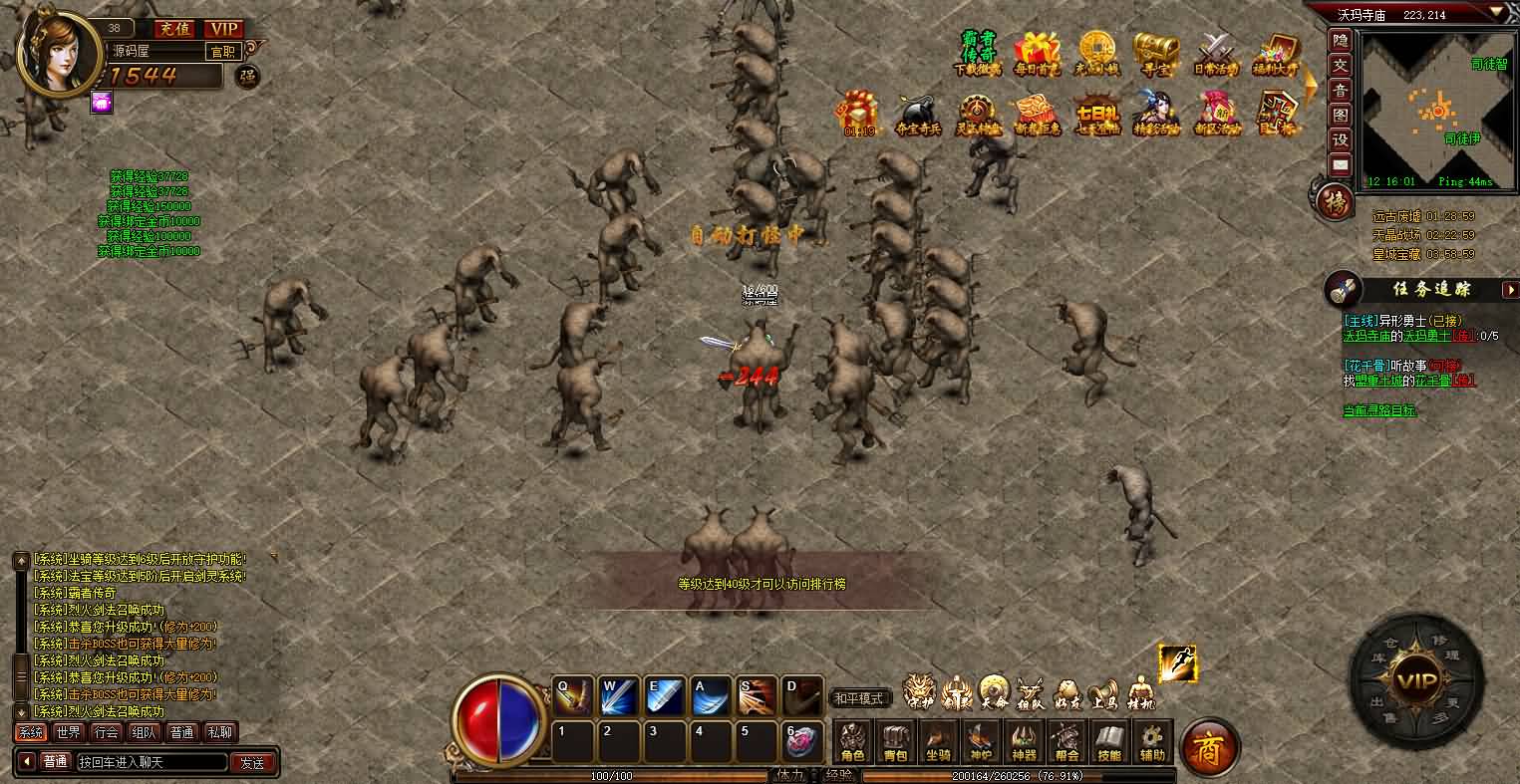Switch to the 私聊 private chat tab

pyautogui.click(x=219, y=732)
